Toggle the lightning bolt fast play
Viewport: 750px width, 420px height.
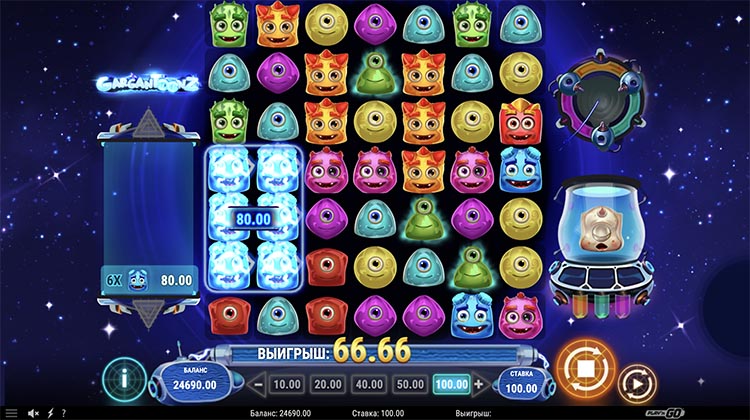click(x=50, y=412)
